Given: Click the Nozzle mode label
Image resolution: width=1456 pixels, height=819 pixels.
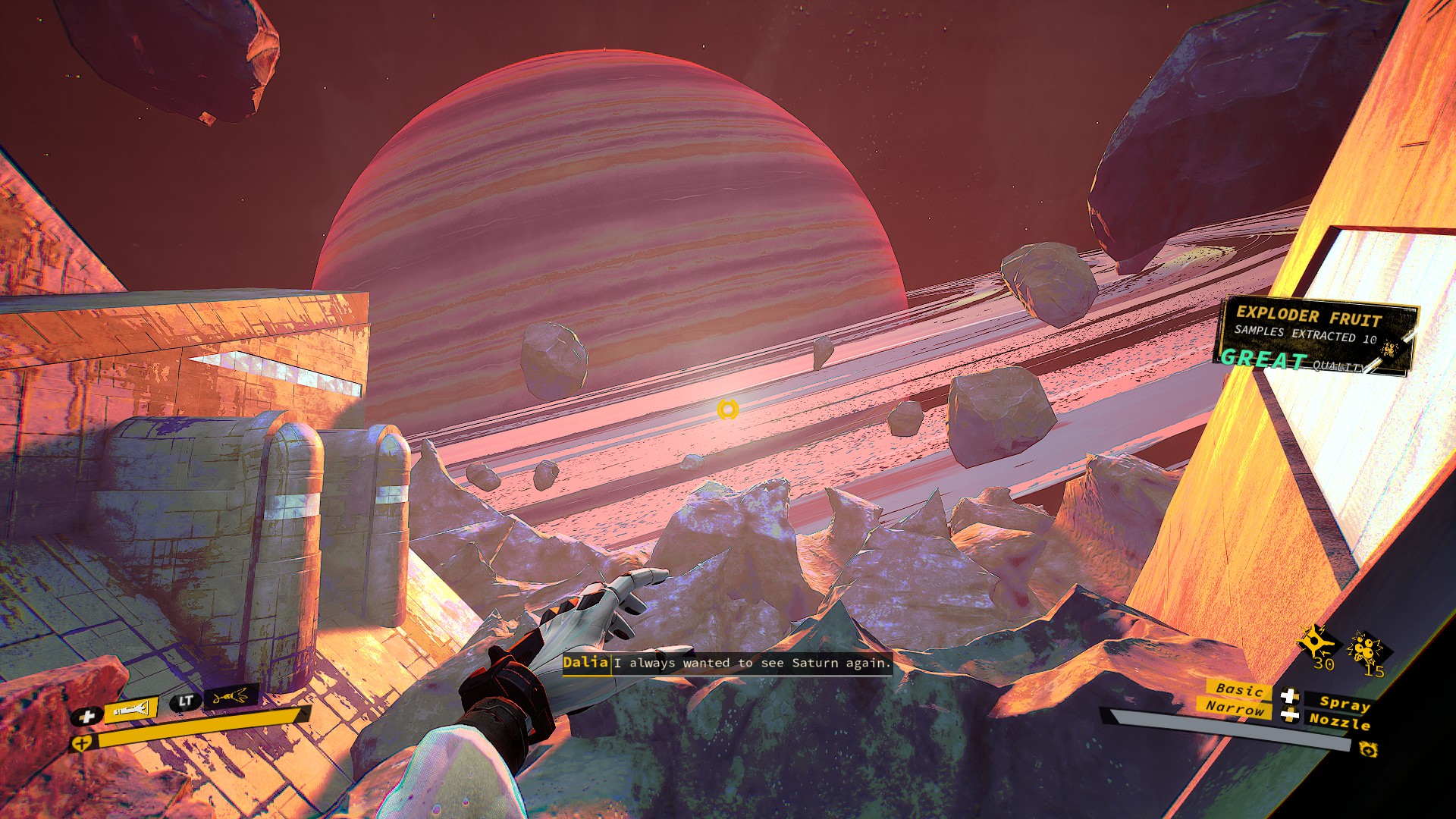Looking at the screenshot, I should [x=1339, y=721].
